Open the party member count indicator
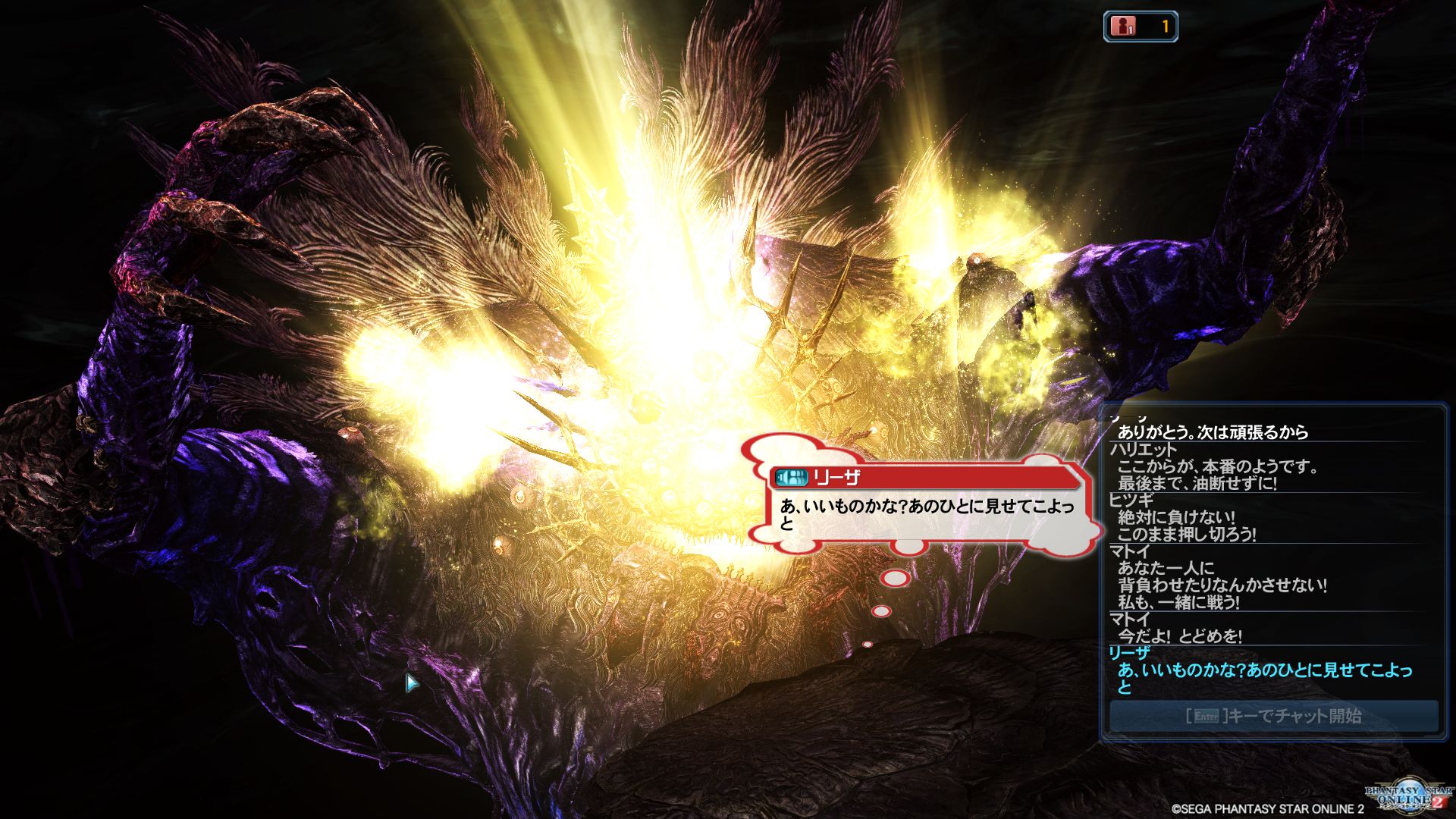The image size is (1456, 819). point(1140,27)
